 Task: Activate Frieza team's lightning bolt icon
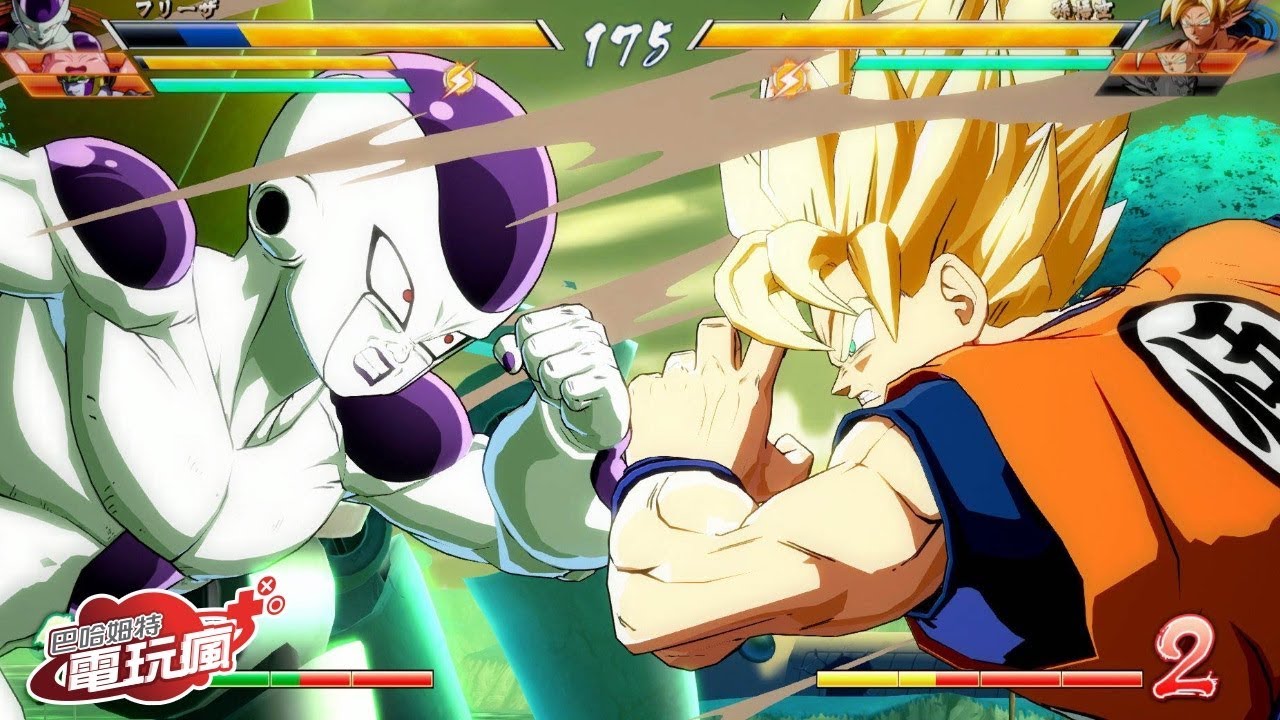(x=459, y=78)
